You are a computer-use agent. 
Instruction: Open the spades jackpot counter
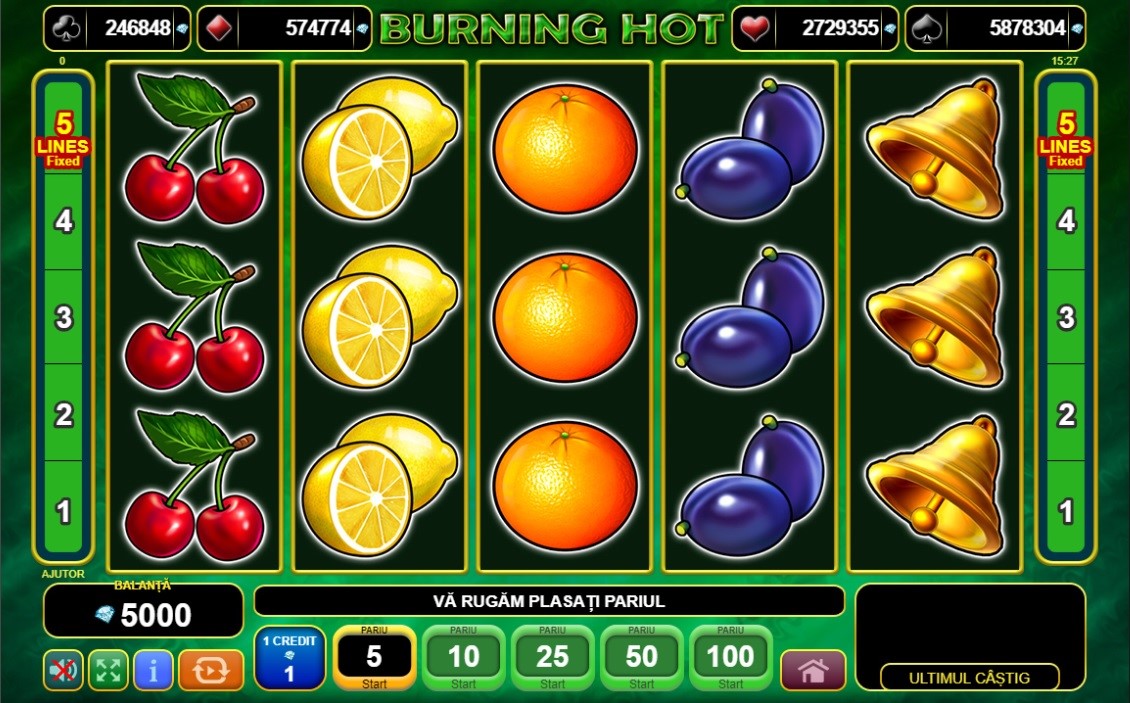tap(995, 28)
